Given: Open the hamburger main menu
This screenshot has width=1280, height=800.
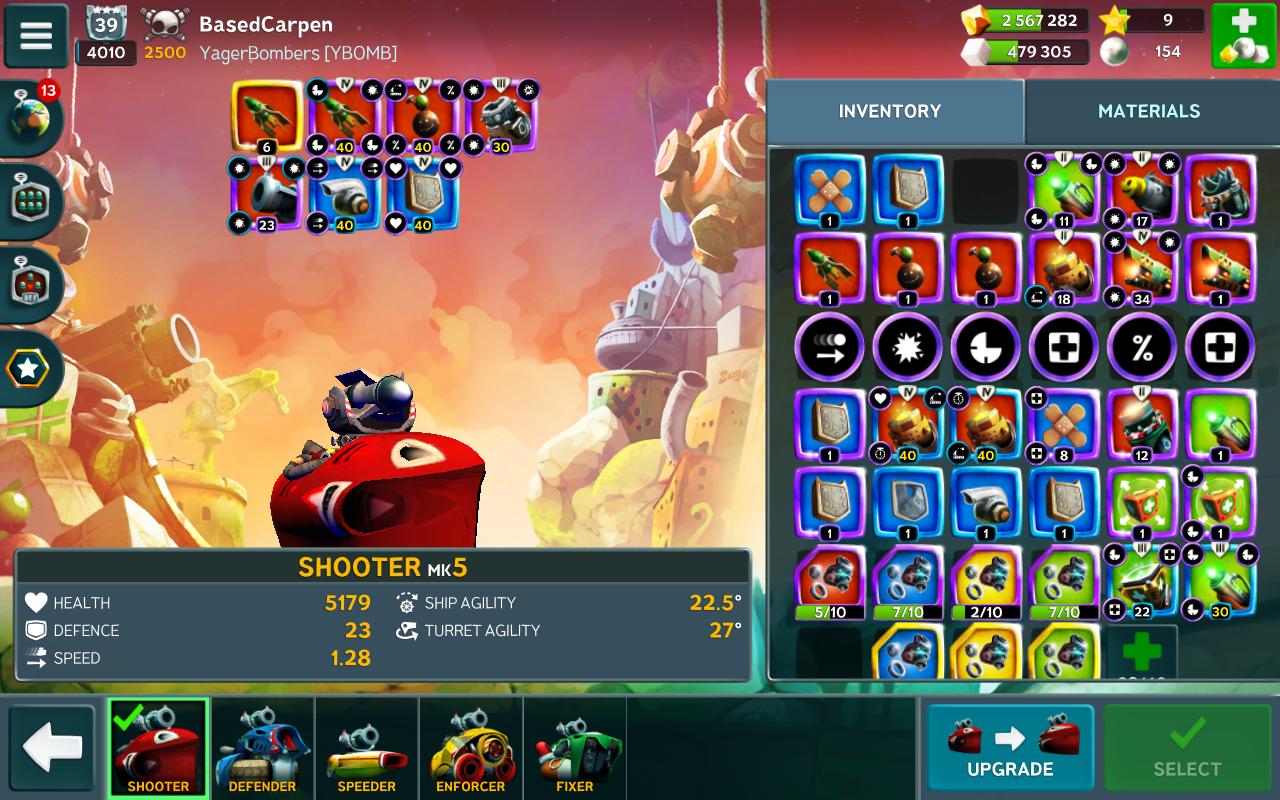Looking at the screenshot, I should click(36, 36).
